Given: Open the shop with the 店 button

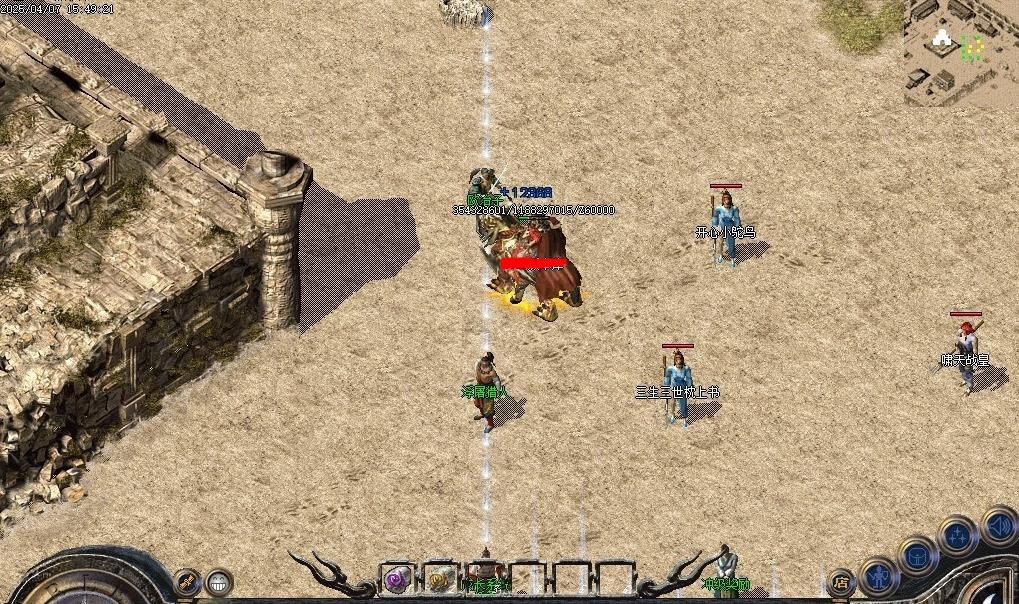Looking at the screenshot, I should [x=841, y=581].
